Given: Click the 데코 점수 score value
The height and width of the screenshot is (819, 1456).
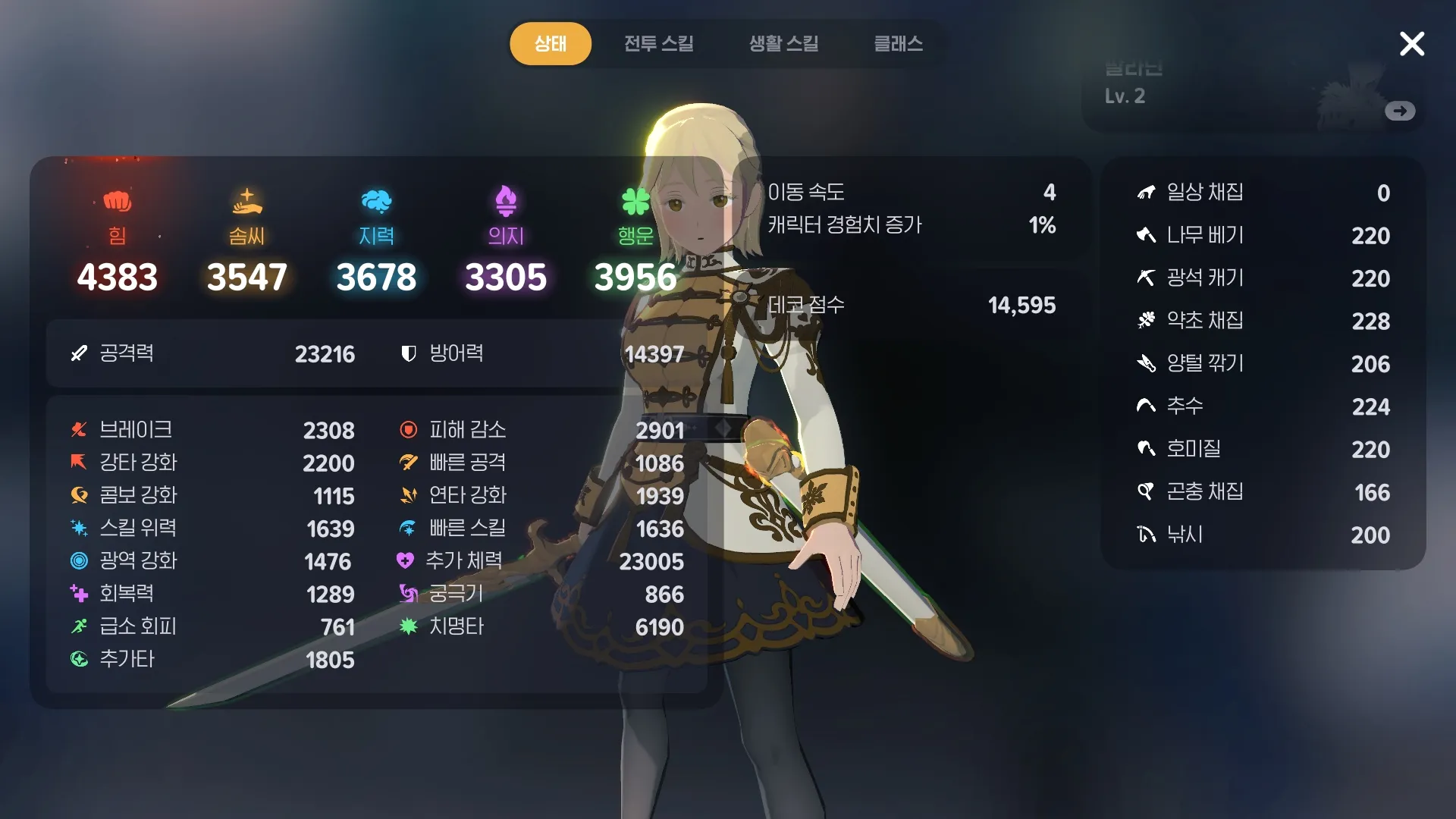Looking at the screenshot, I should (1022, 306).
